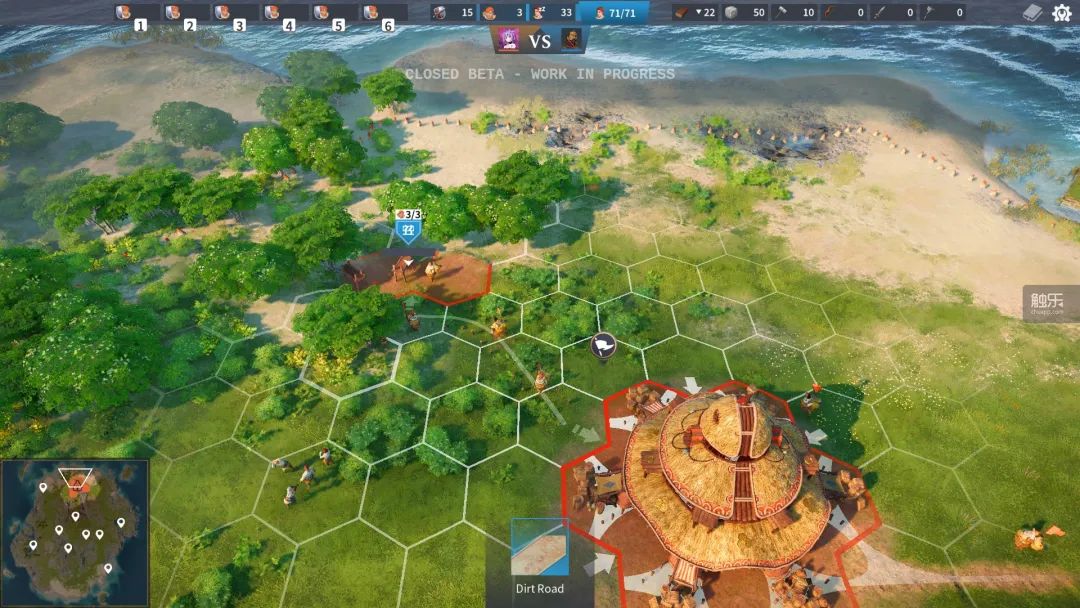This screenshot has width=1080, height=608.
Task: Select the wood plank resource with dropdown arrow
Action: pos(696,13)
